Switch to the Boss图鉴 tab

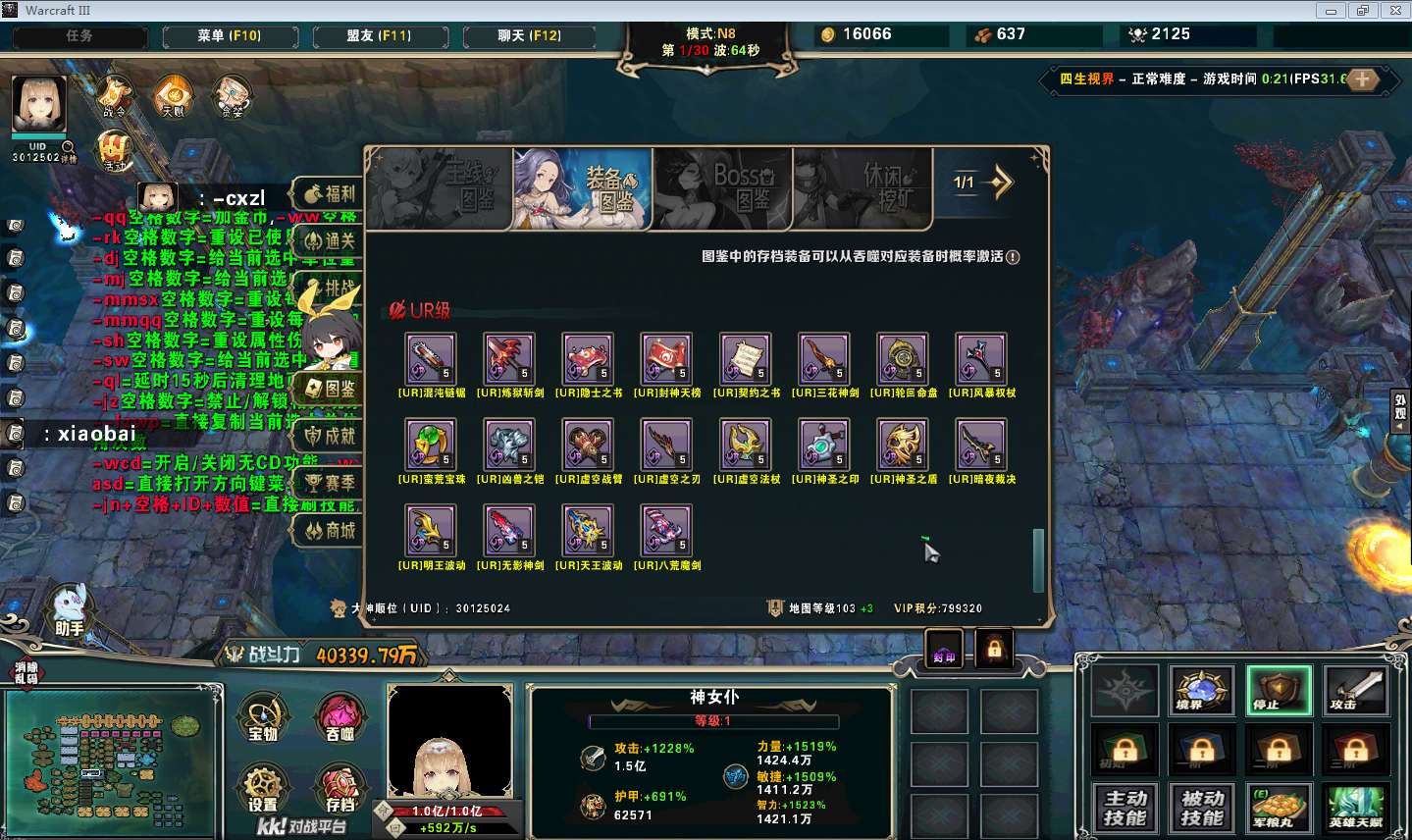pos(722,188)
